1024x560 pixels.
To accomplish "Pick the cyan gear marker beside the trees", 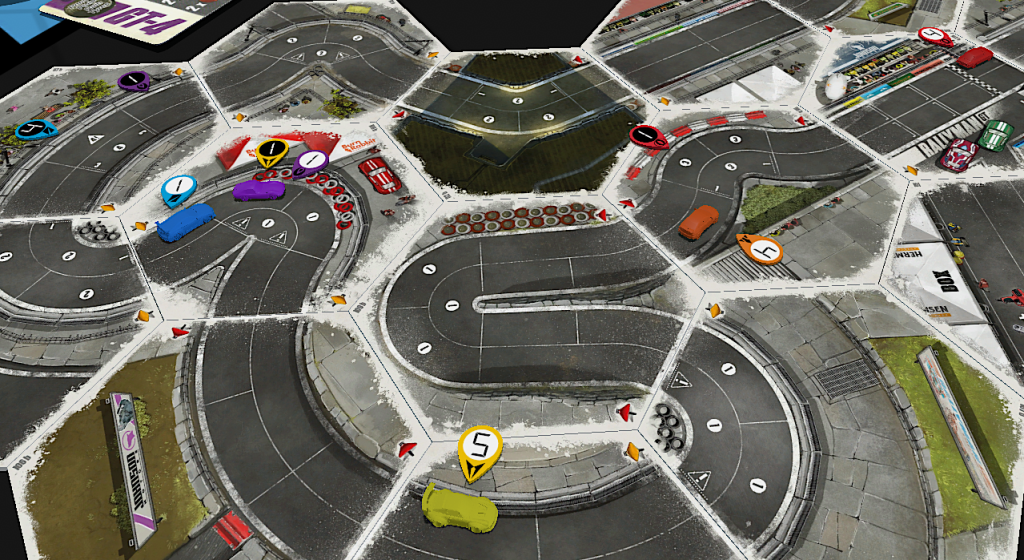I will pyautogui.click(x=36, y=129).
